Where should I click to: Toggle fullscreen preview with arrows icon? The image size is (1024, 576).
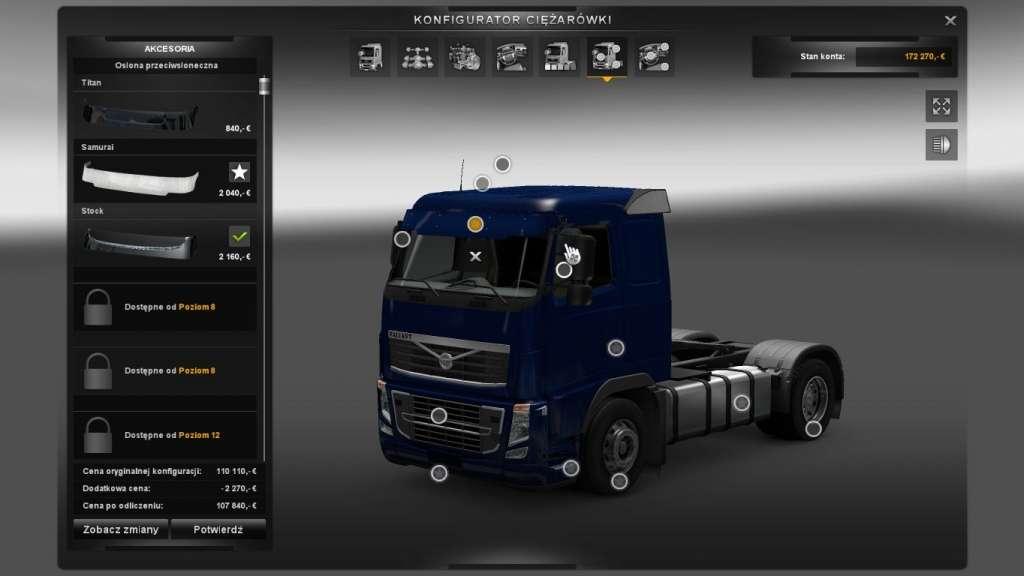[x=941, y=105]
